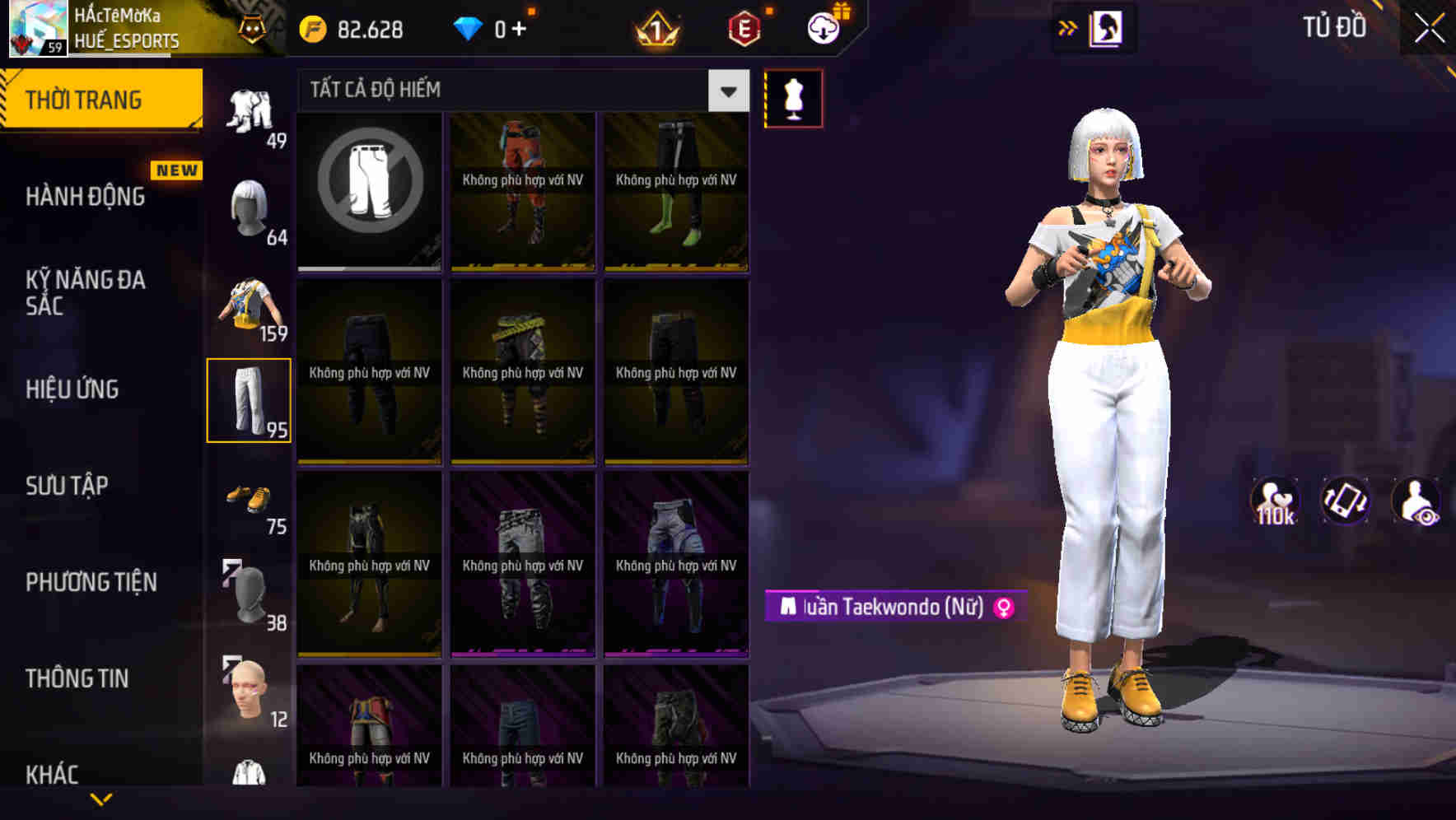Tap the rank crown level 1 badge
Viewport: 1456px width, 820px height.
(x=655, y=27)
